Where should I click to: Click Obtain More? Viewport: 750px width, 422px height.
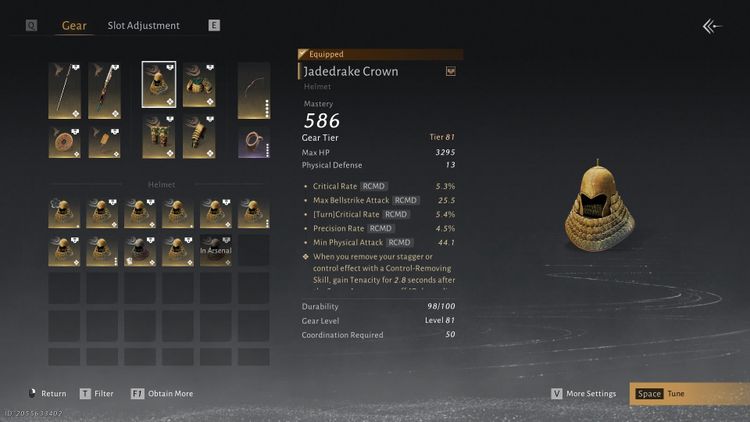click(x=162, y=394)
